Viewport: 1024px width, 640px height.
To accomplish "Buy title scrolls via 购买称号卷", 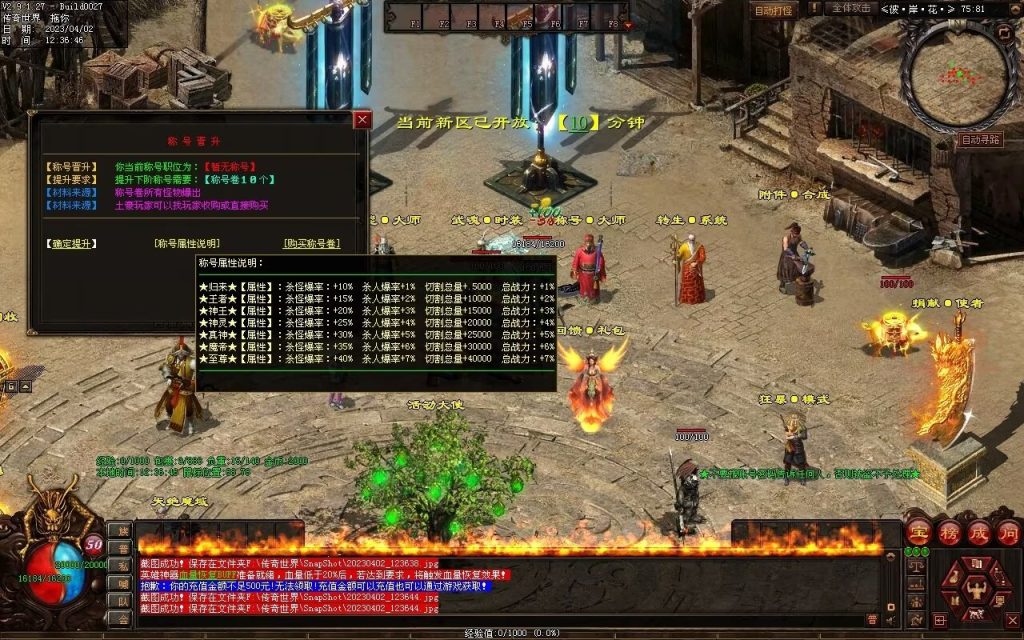I will [312, 243].
